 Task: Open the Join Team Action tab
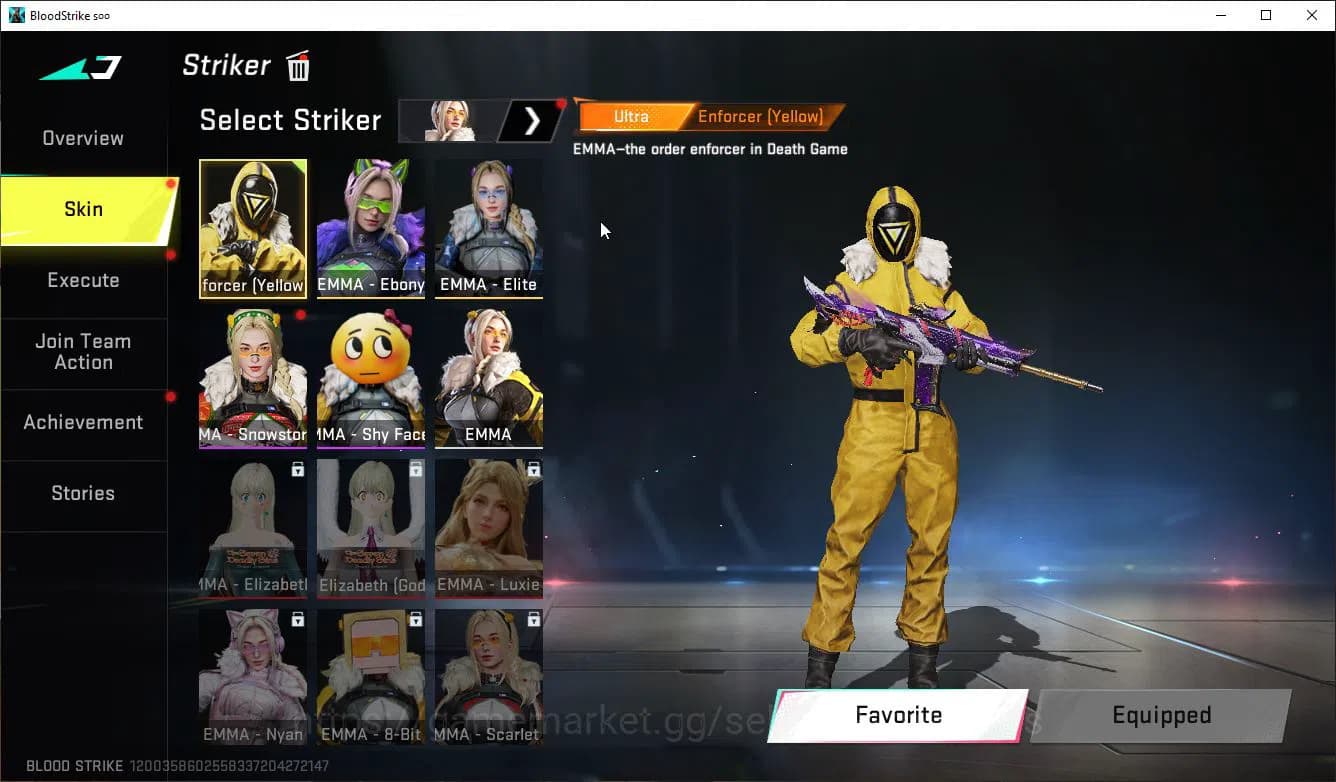(x=83, y=352)
